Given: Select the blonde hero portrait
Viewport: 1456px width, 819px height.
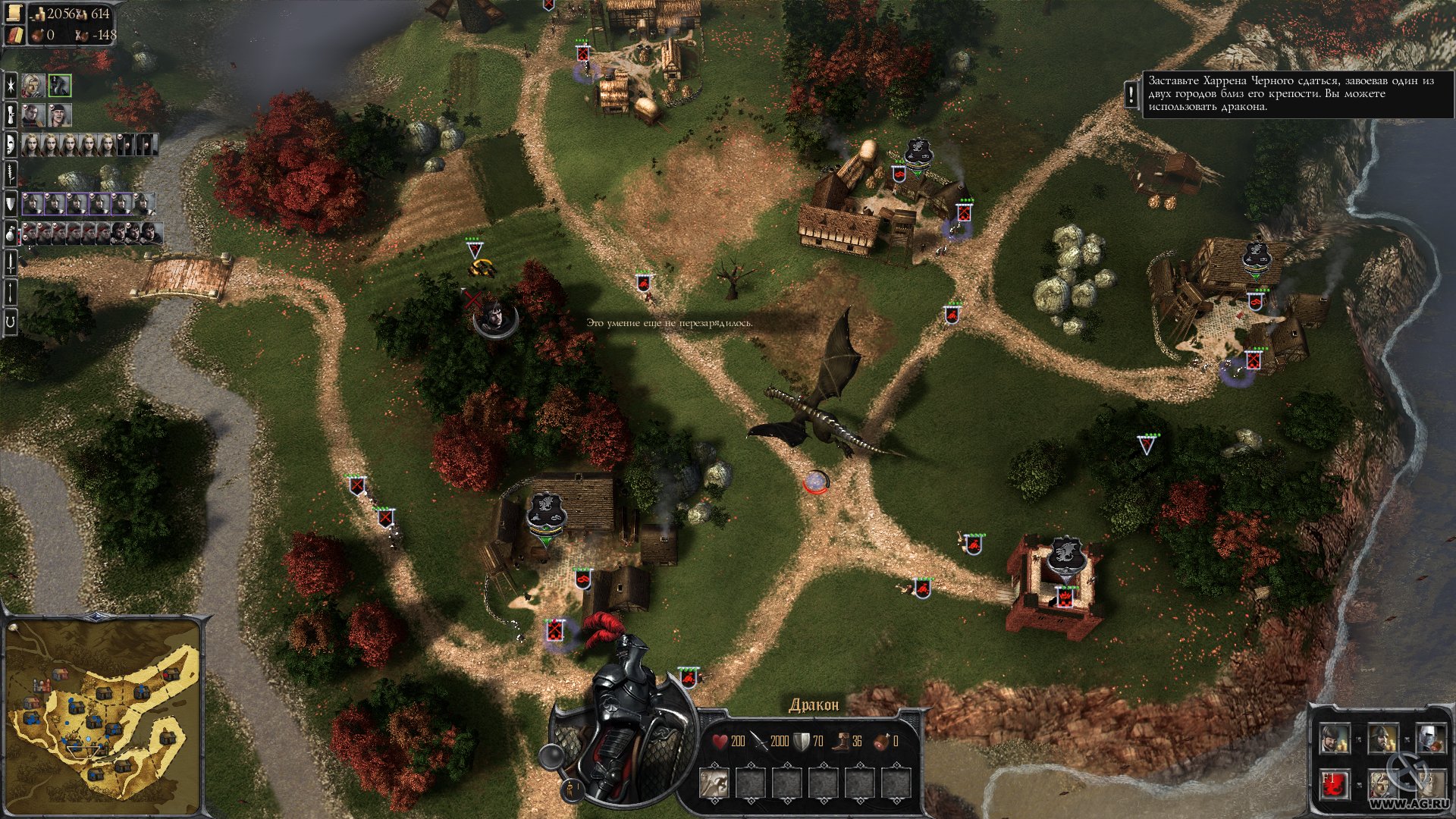Looking at the screenshot, I should [x=33, y=85].
